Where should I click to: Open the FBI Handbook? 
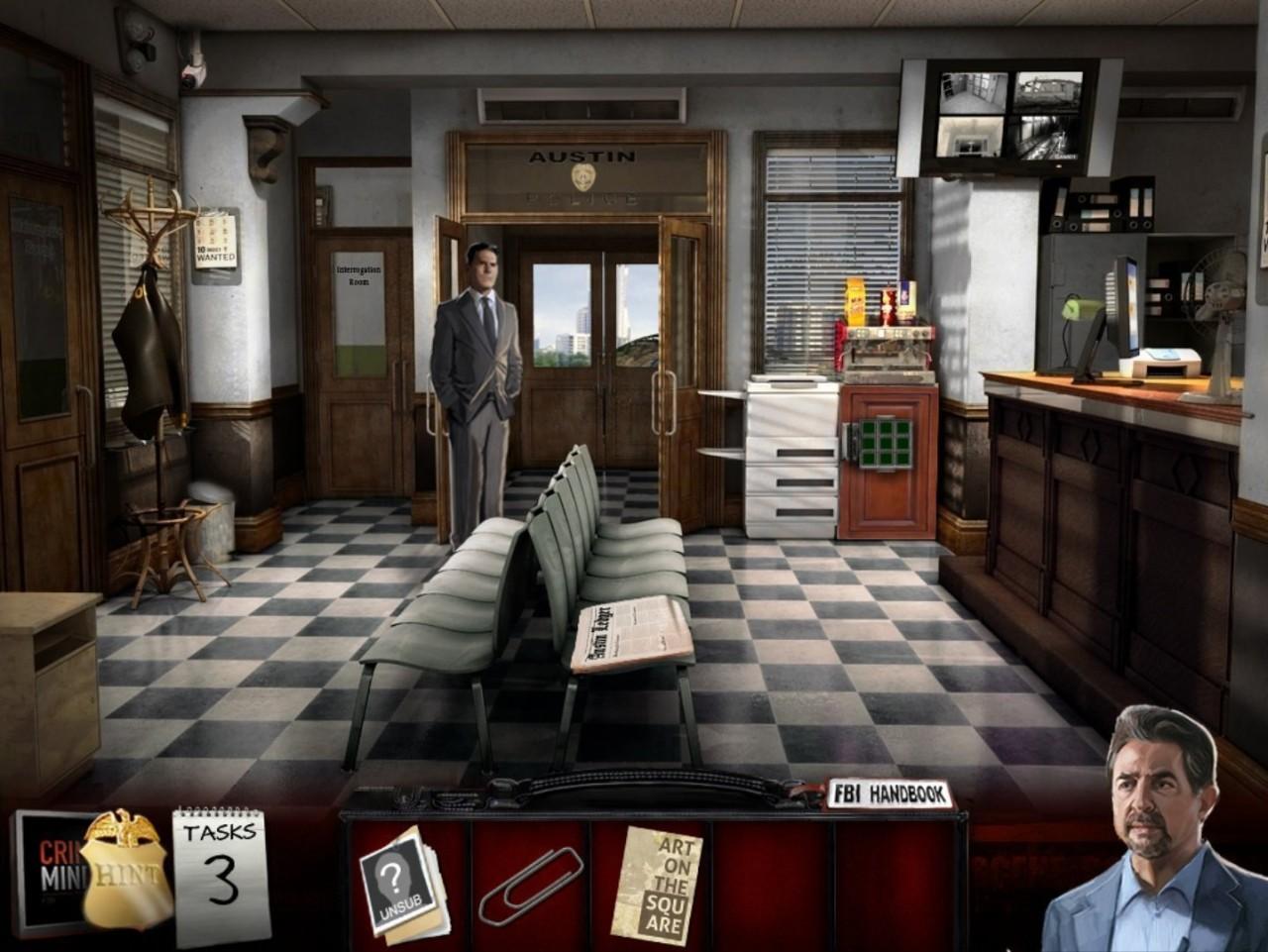coord(889,795)
